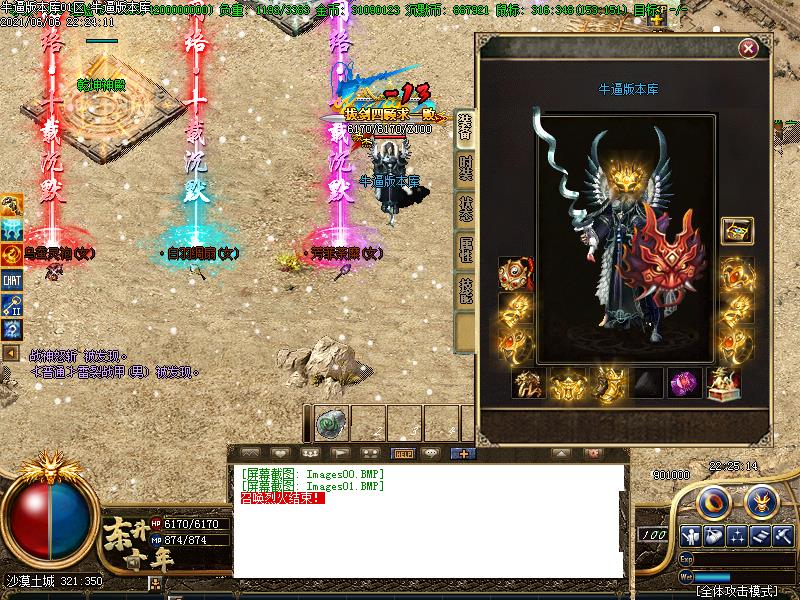Click the treasure chest icon in equipment panel
800x600 pixels.
tap(737, 231)
